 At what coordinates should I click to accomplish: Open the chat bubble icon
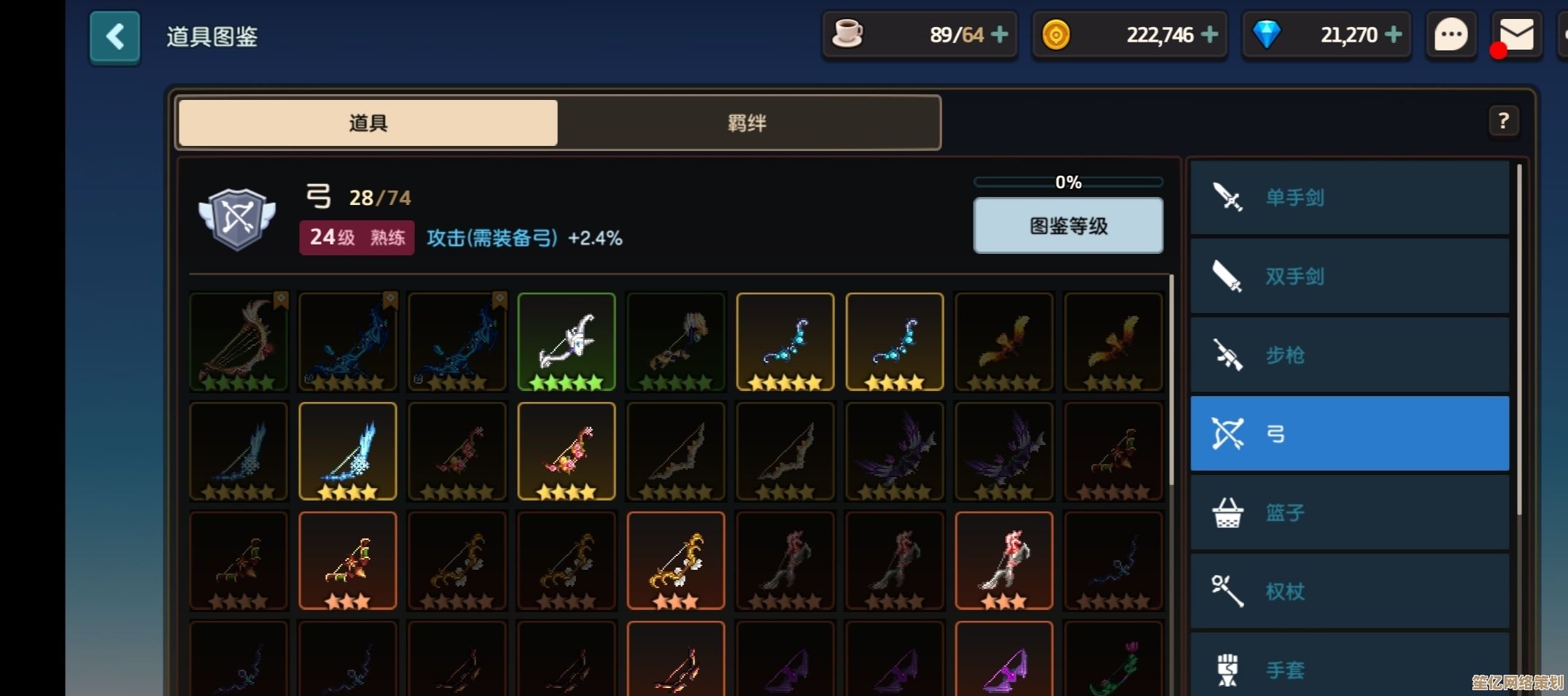tap(1451, 34)
